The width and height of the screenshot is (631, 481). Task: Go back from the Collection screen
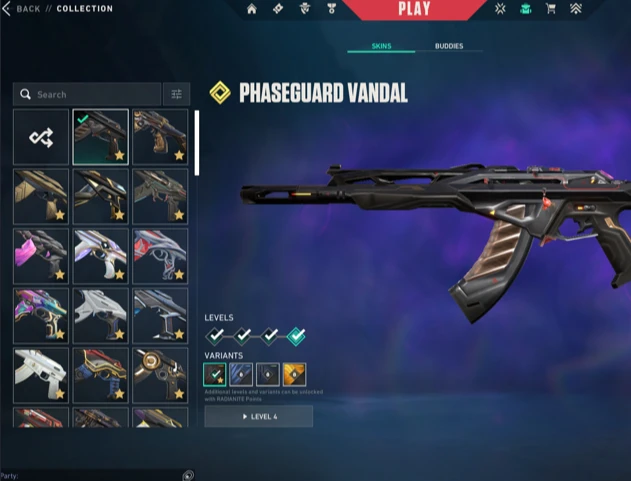coord(22,9)
